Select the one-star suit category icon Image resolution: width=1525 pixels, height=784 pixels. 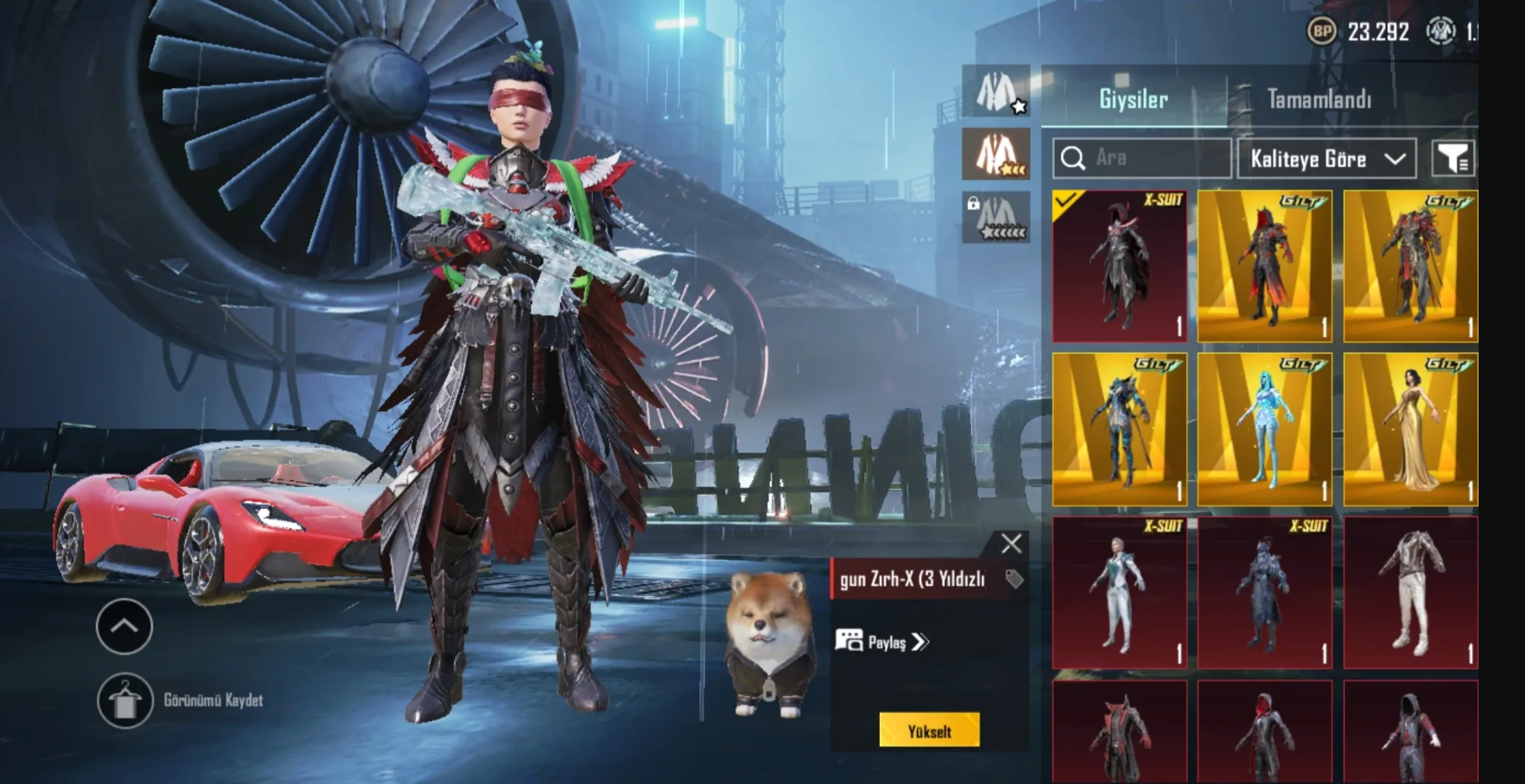[996, 91]
